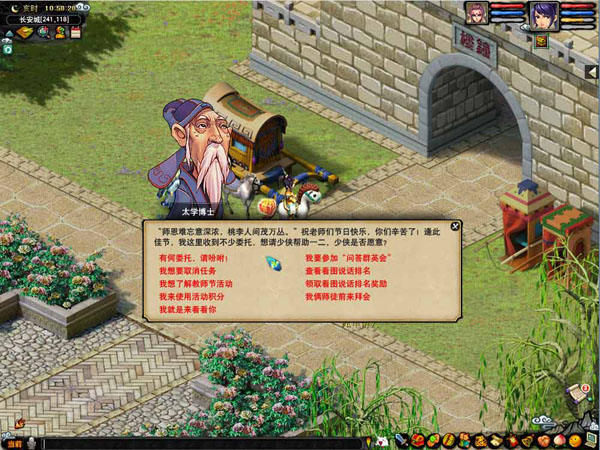600x450 pixels.
Task: Open the question-mark helper figure icon
Action: pyautogui.click(x=60, y=33)
